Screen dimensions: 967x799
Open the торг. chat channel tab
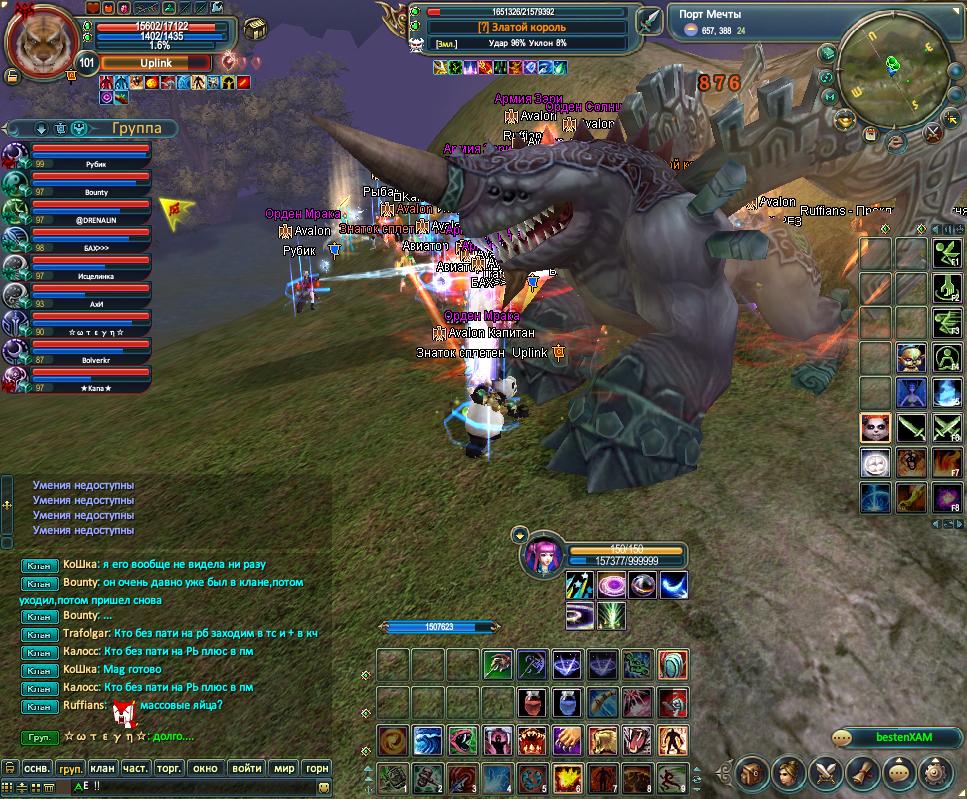pos(169,768)
